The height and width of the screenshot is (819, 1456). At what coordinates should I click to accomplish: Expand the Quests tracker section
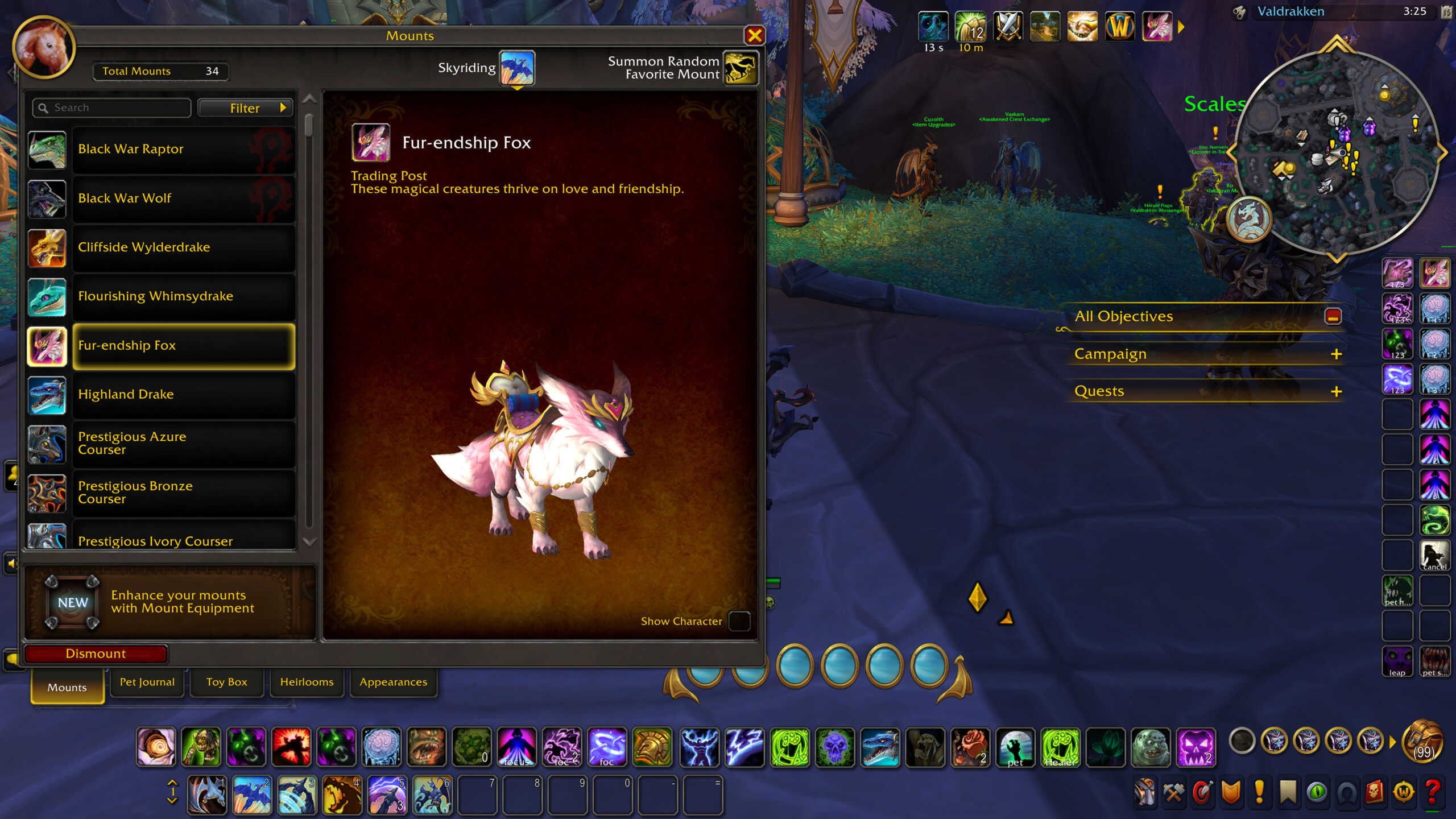coord(1336,392)
